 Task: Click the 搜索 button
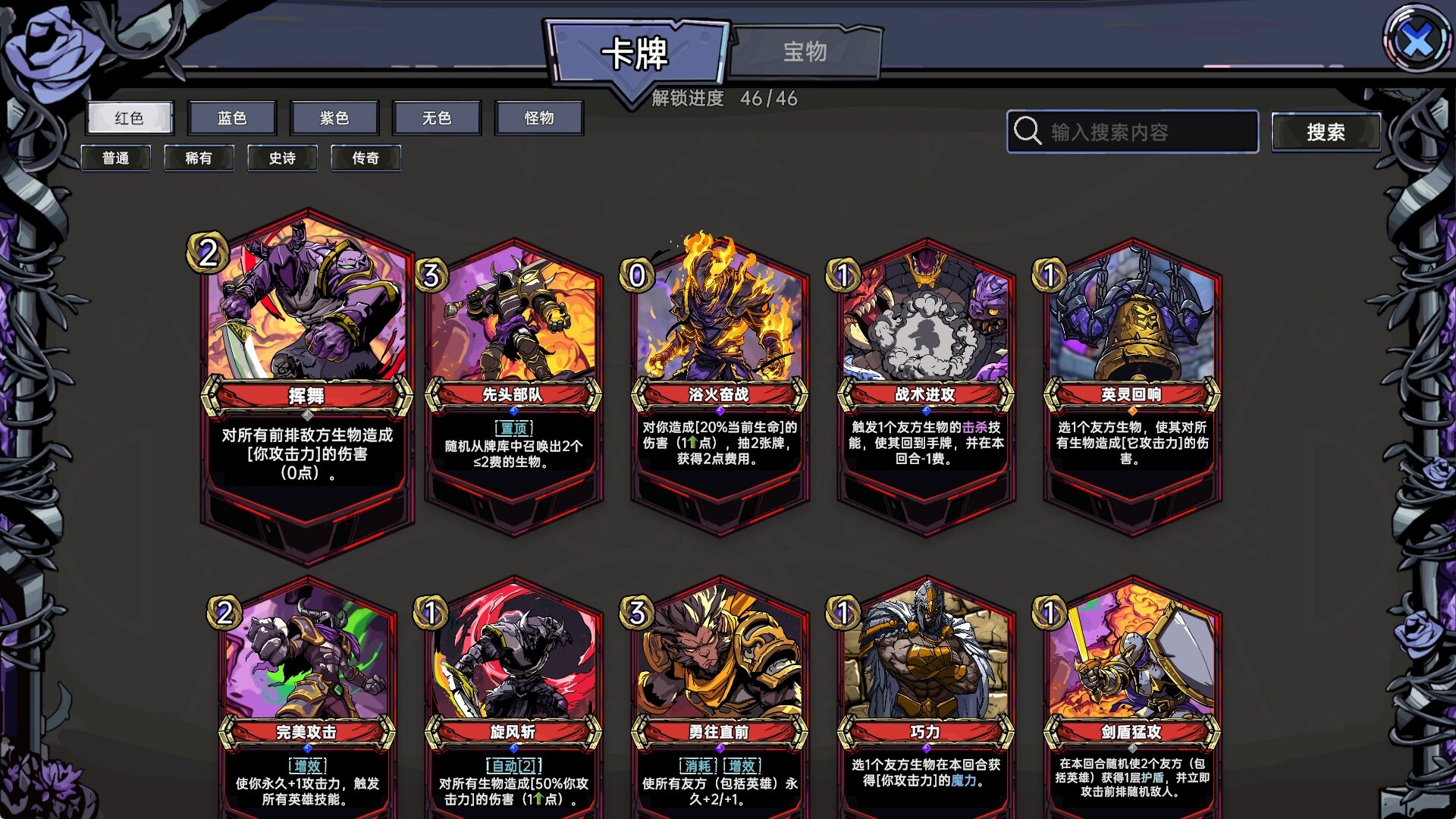pos(1326,132)
